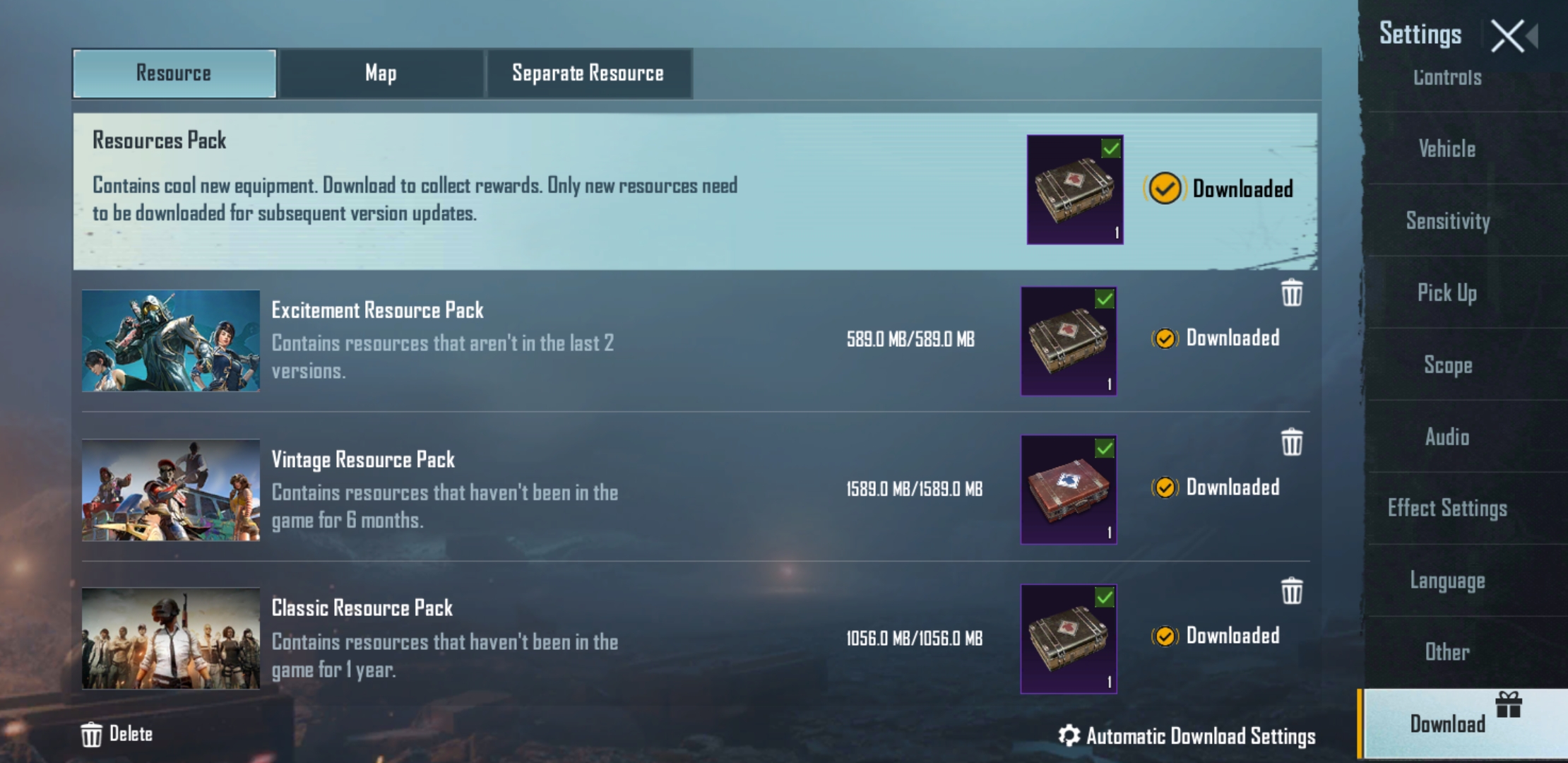Show Effect Settings
Viewport: 1568px width, 763px height.
click(1447, 509)
